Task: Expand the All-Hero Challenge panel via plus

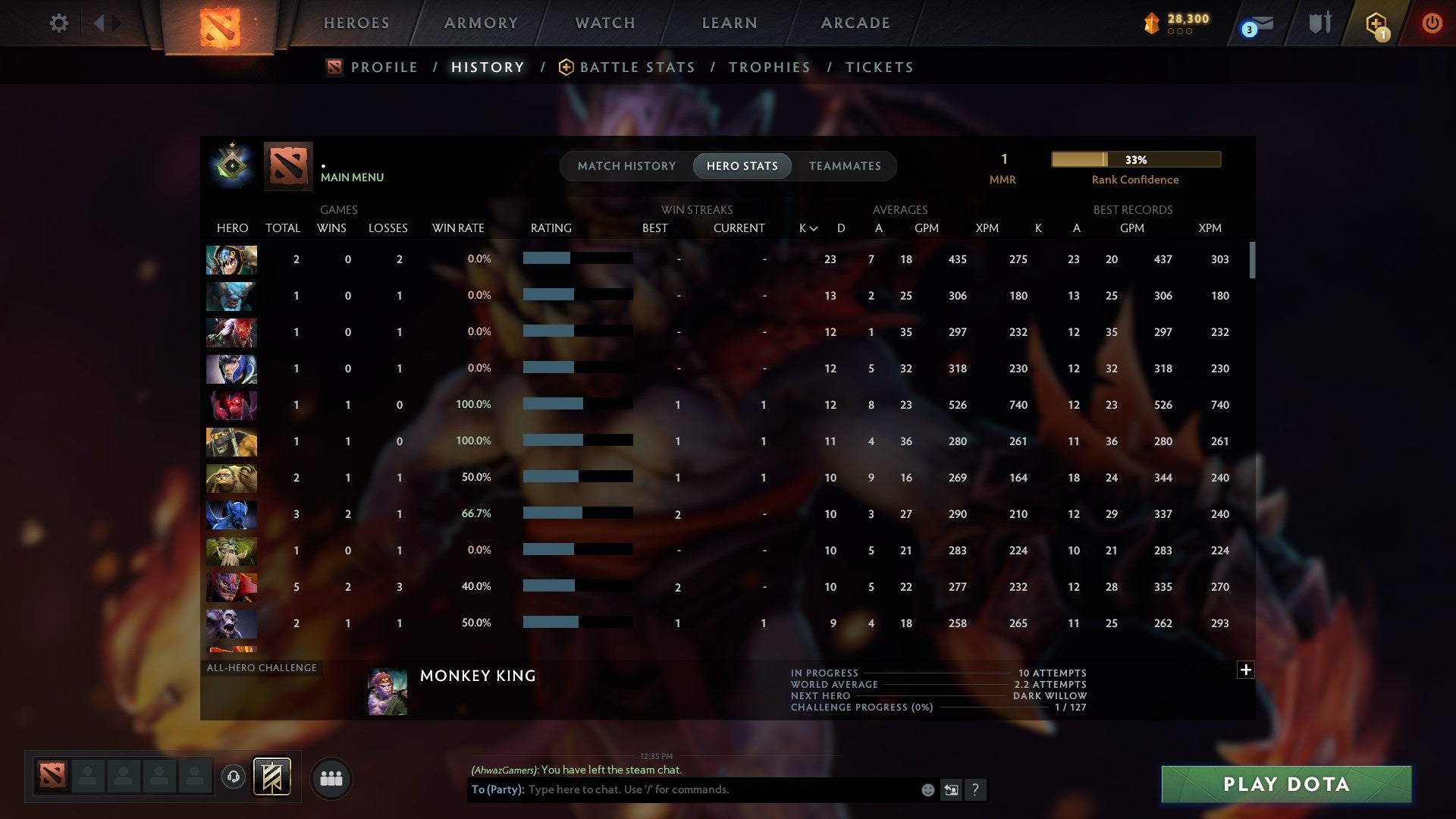Action: [1246, 670]
